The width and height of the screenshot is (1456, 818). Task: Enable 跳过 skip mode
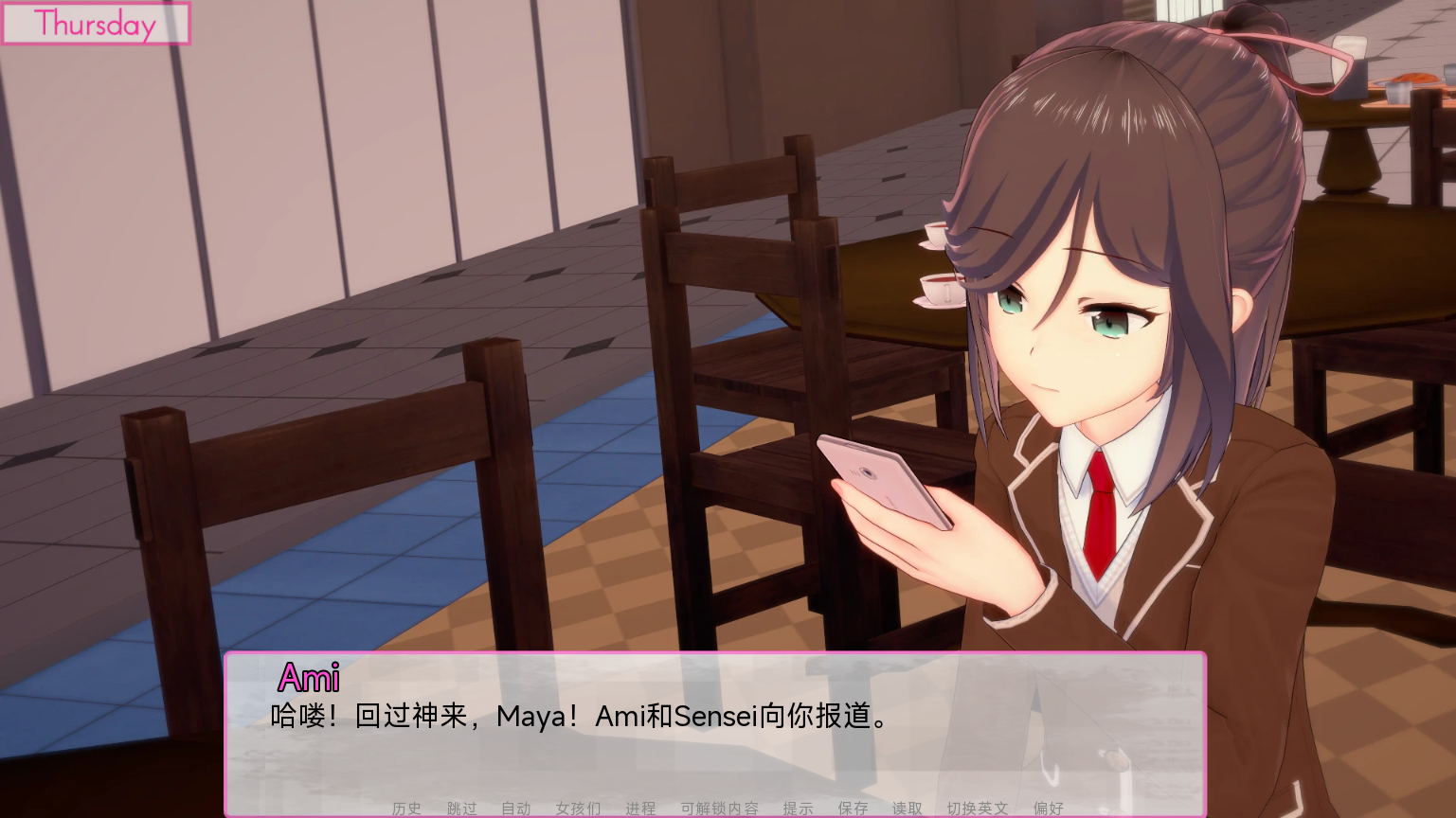[x=460, y=808]
